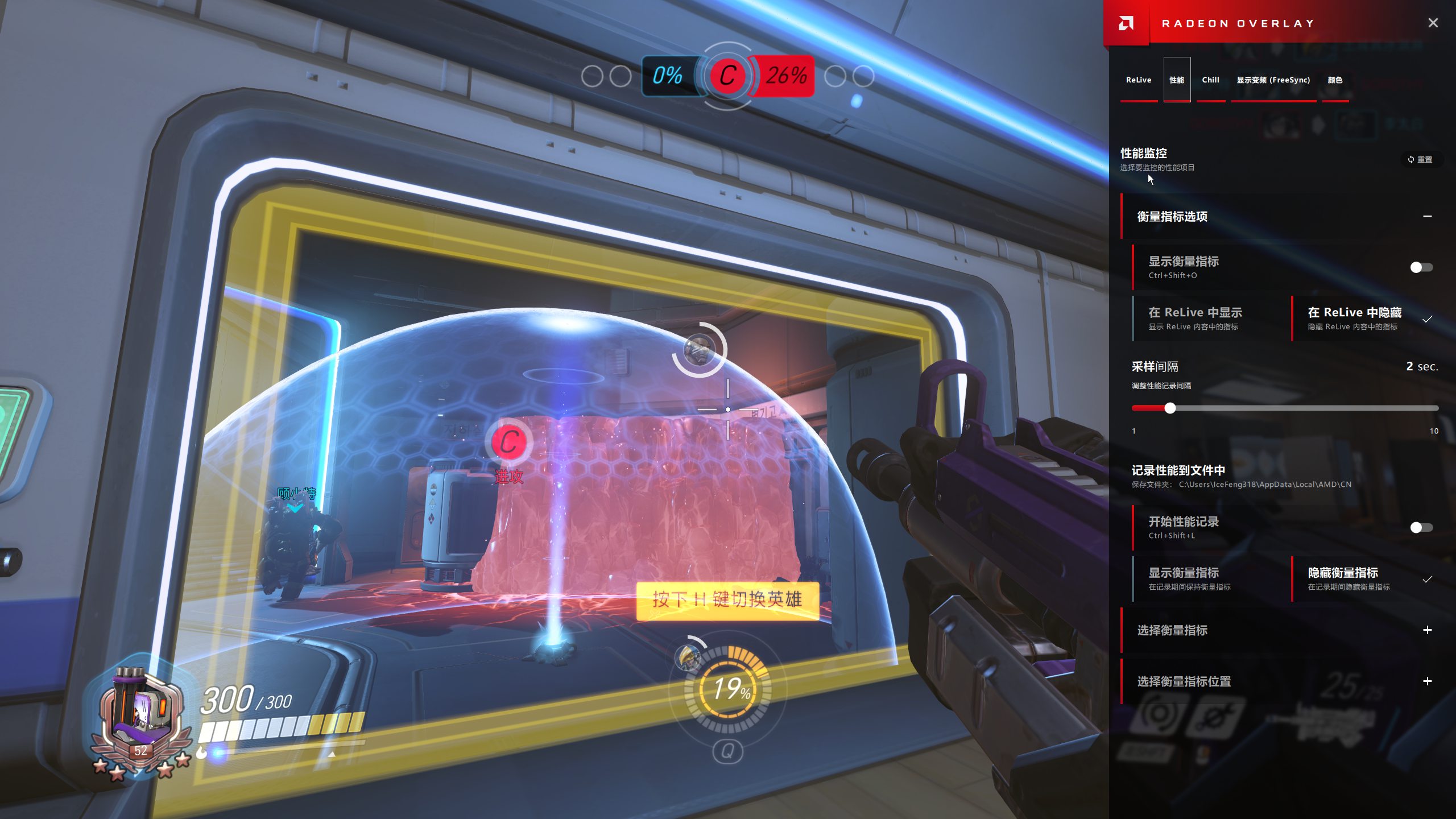Select the 颜色 color tab
Viewport: 1456px width, 819px height.
(1335, 80)
